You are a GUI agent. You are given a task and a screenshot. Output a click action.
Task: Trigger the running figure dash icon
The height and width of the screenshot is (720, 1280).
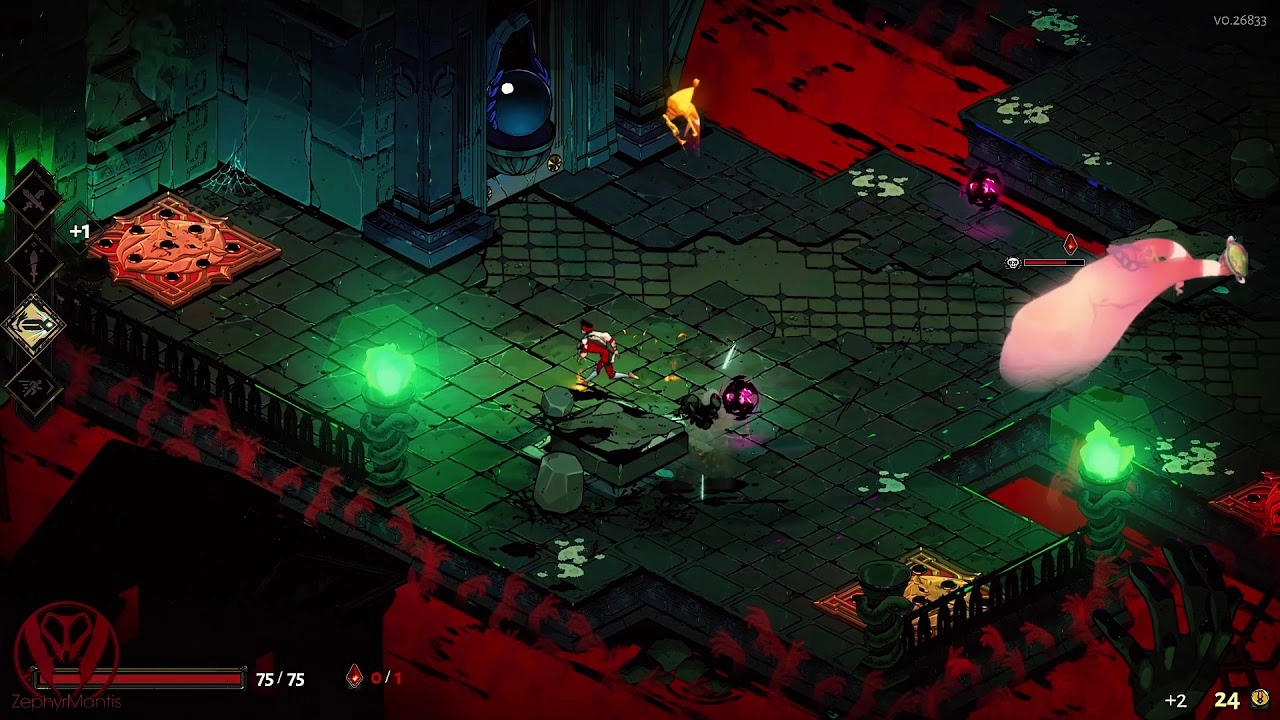click(x=34, y=387)
